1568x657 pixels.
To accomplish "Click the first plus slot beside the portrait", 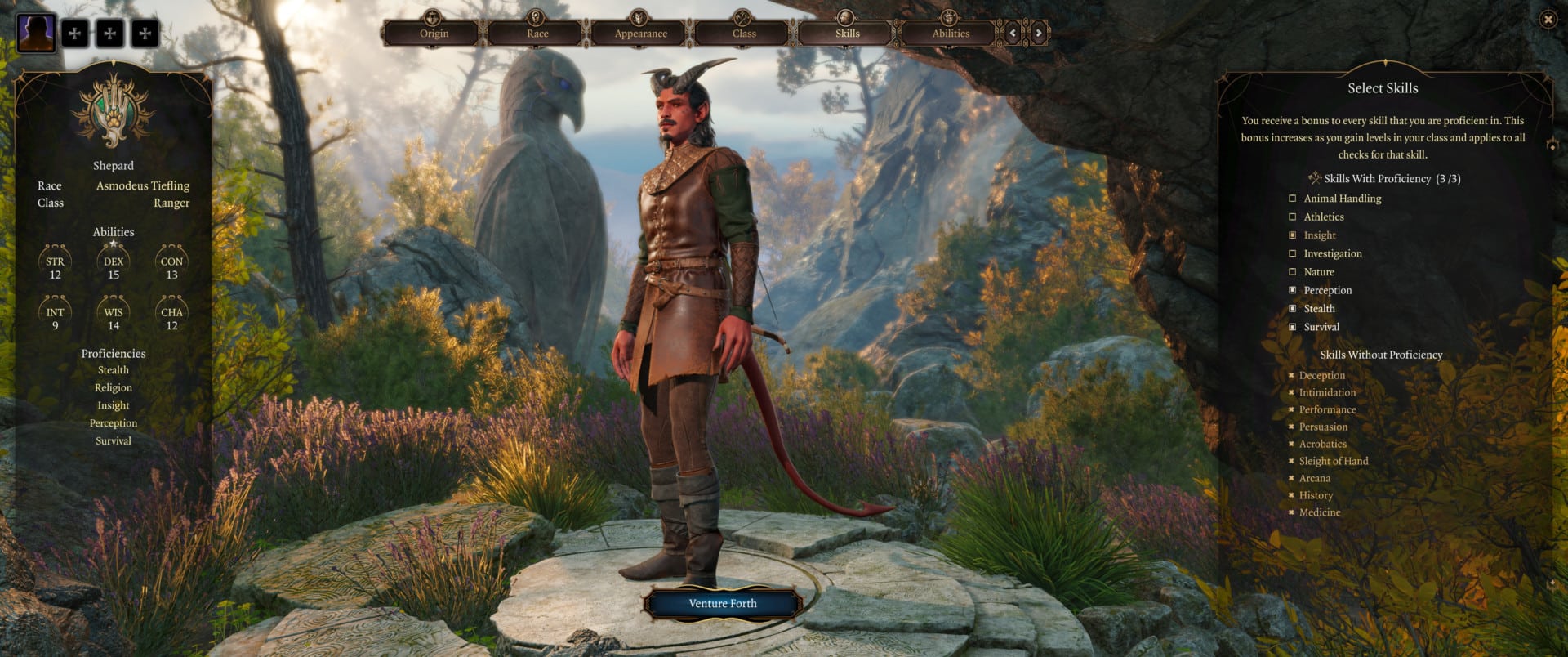I will click(x=76, y=34).
